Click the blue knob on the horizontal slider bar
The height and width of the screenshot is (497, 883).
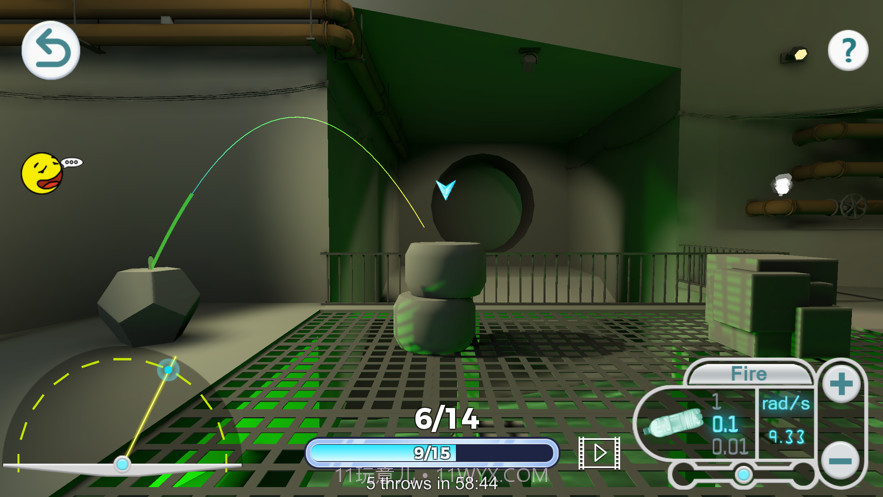(x=122, y=464)
